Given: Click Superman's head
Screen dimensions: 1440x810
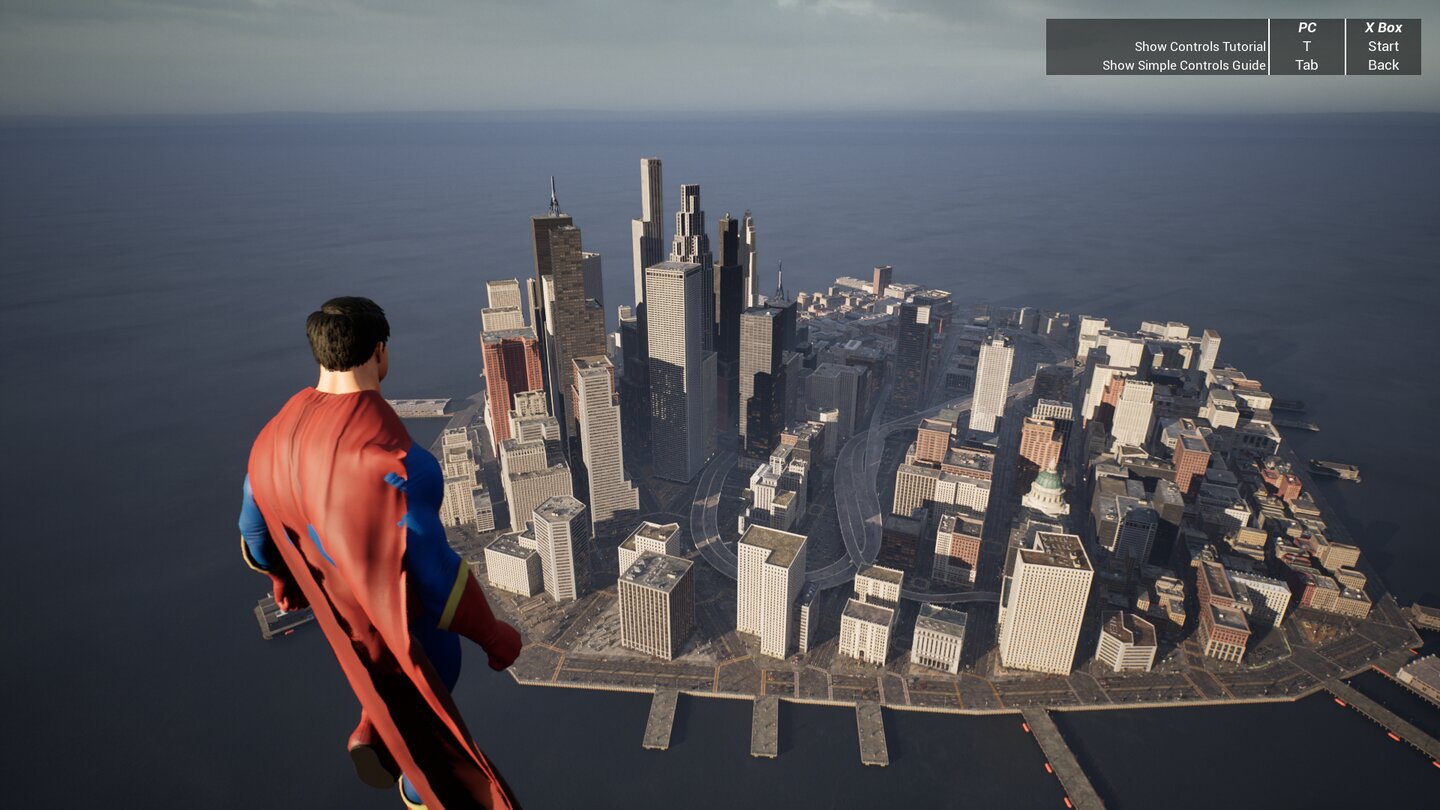Looking at the screenshot, I should [x=350, y=340].
